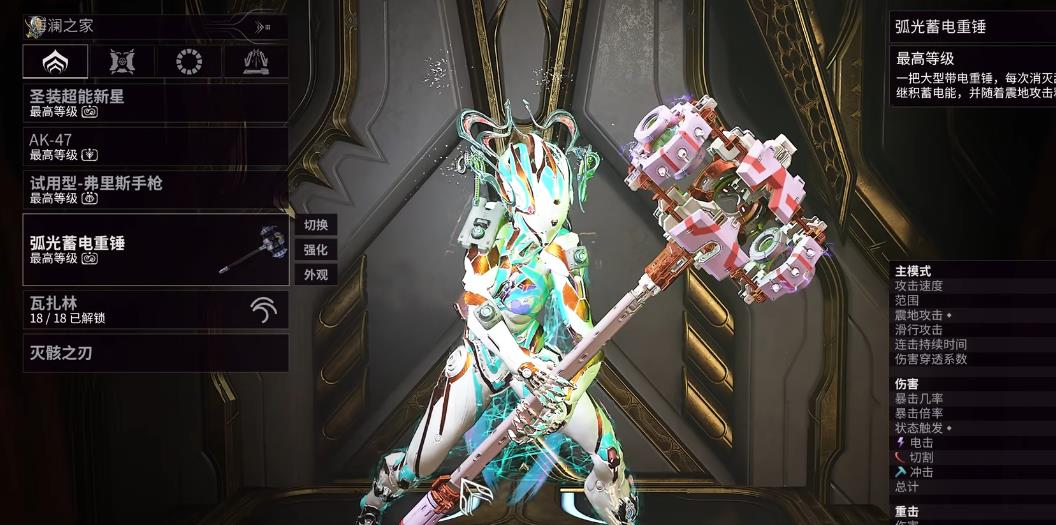Switch to the segmented ring tab
This screenshot has height=525, width=1056.
188,62
